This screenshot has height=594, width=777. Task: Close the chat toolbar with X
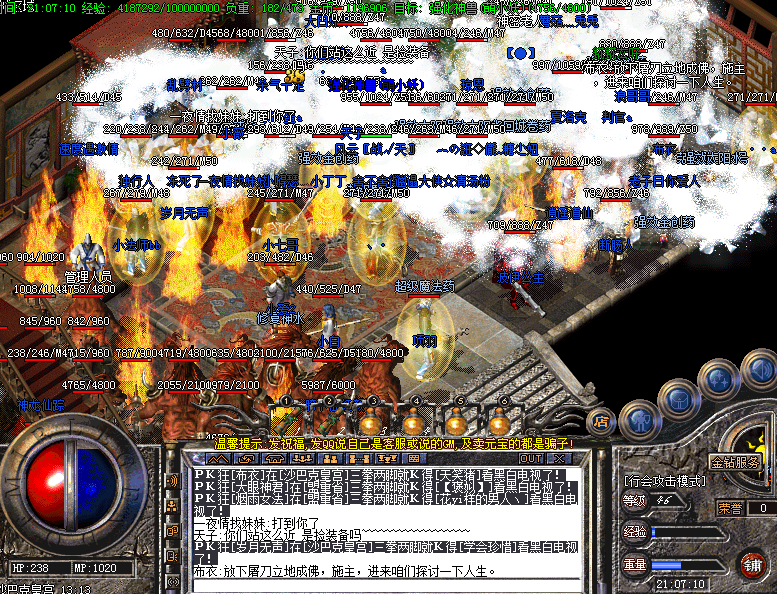[562, 457]
